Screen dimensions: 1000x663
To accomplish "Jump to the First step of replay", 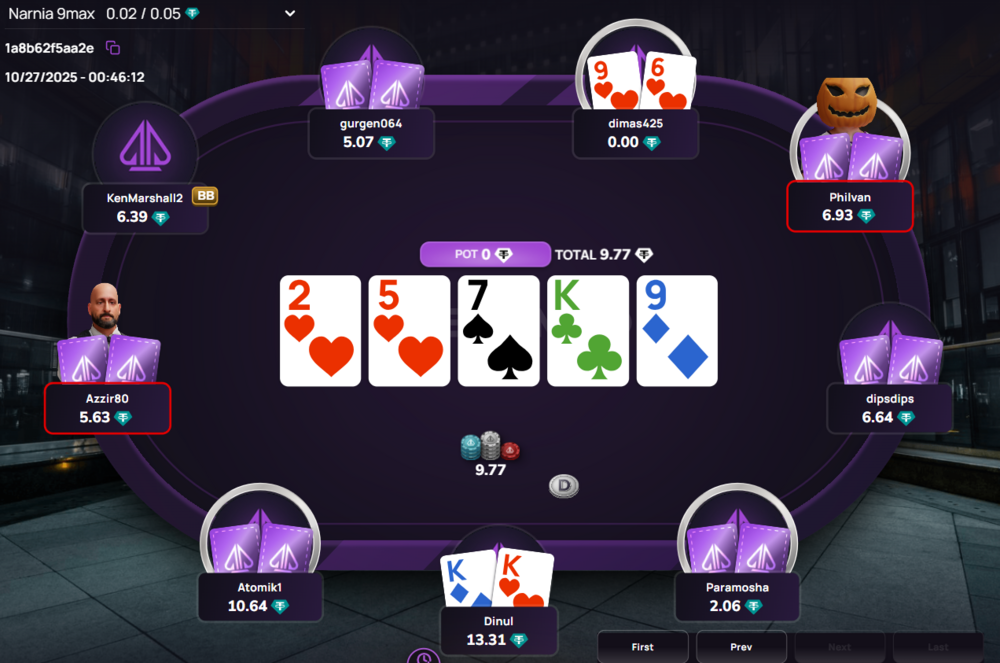I will (642, 647).
